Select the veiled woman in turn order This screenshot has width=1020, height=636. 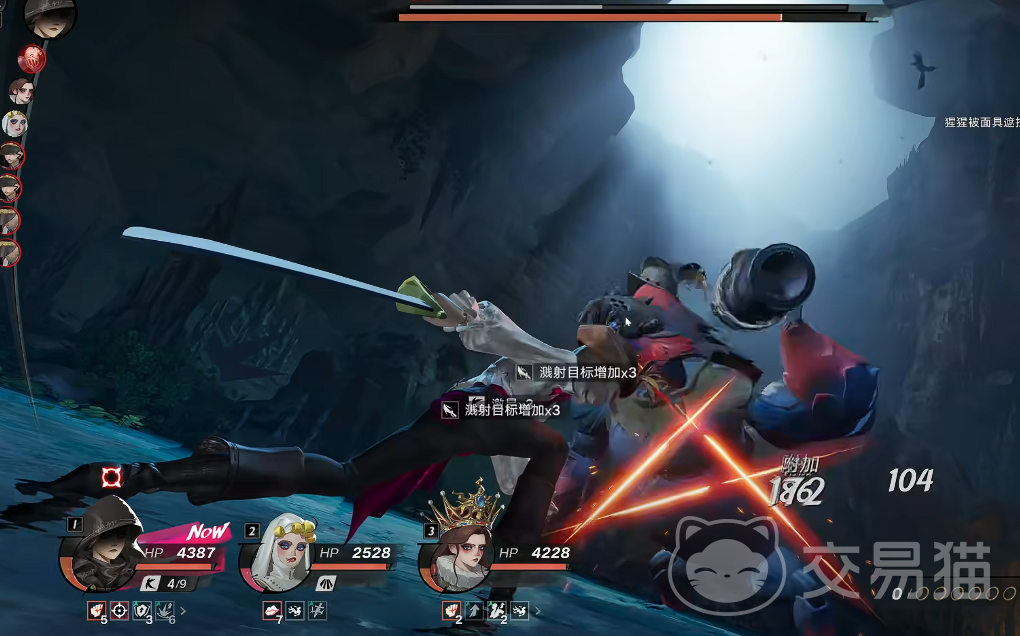[x=14, y=124]
